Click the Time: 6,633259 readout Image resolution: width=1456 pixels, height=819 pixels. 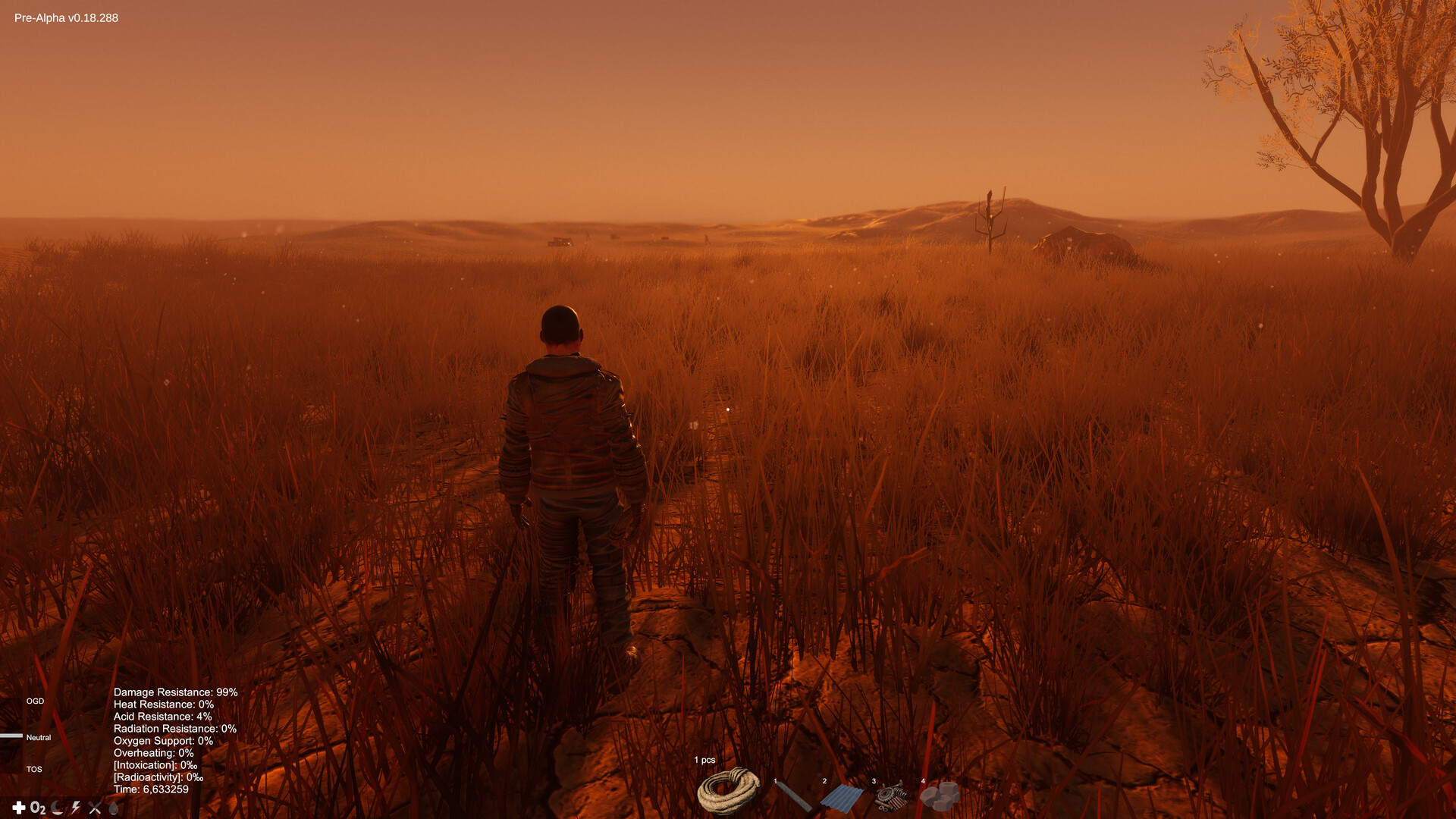coord(150,789)
